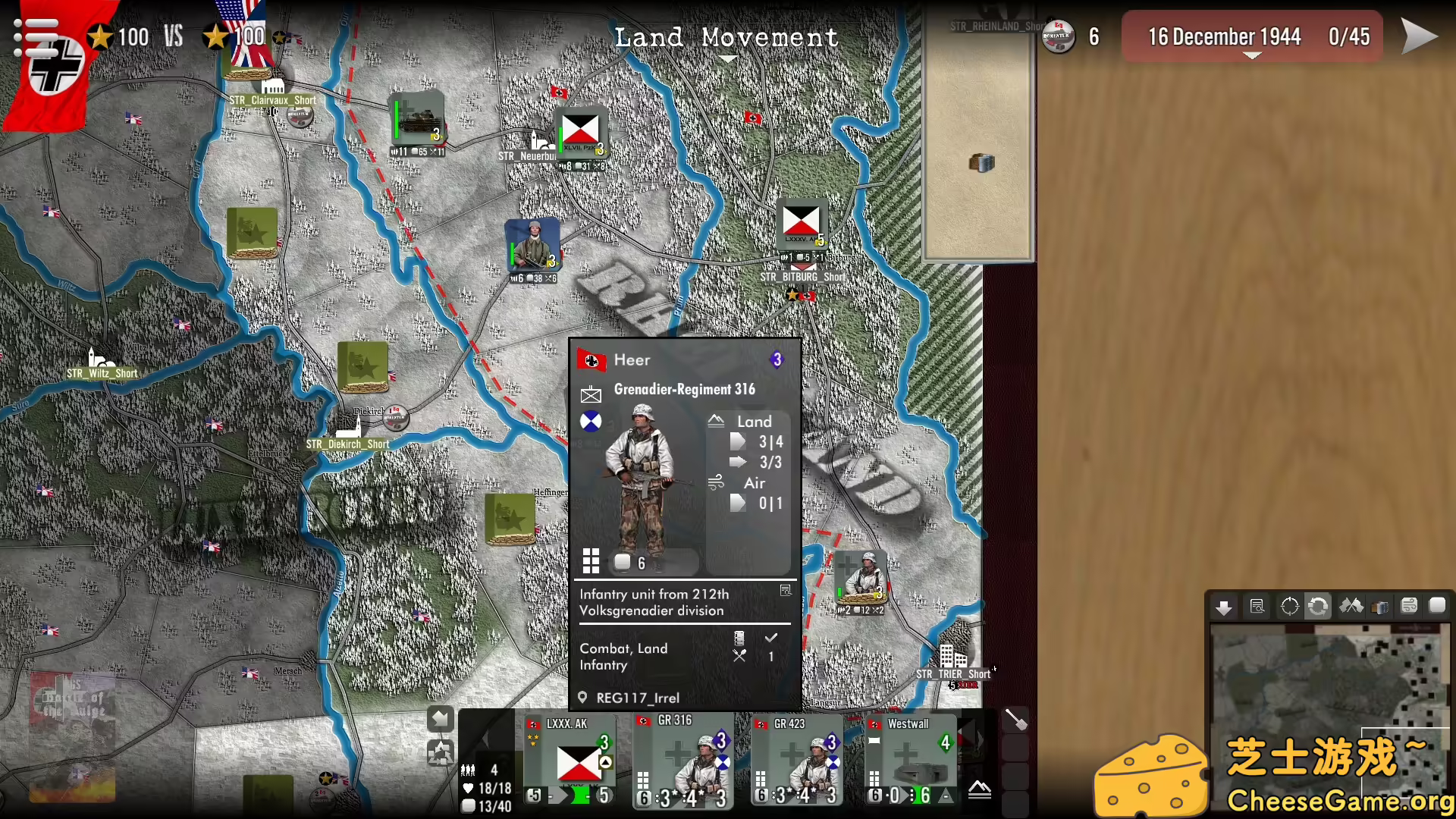This screenshot has width=1456, height=819.
Task: Toggle the white square display option on minimap toolbar
Action: point(1439,607)
